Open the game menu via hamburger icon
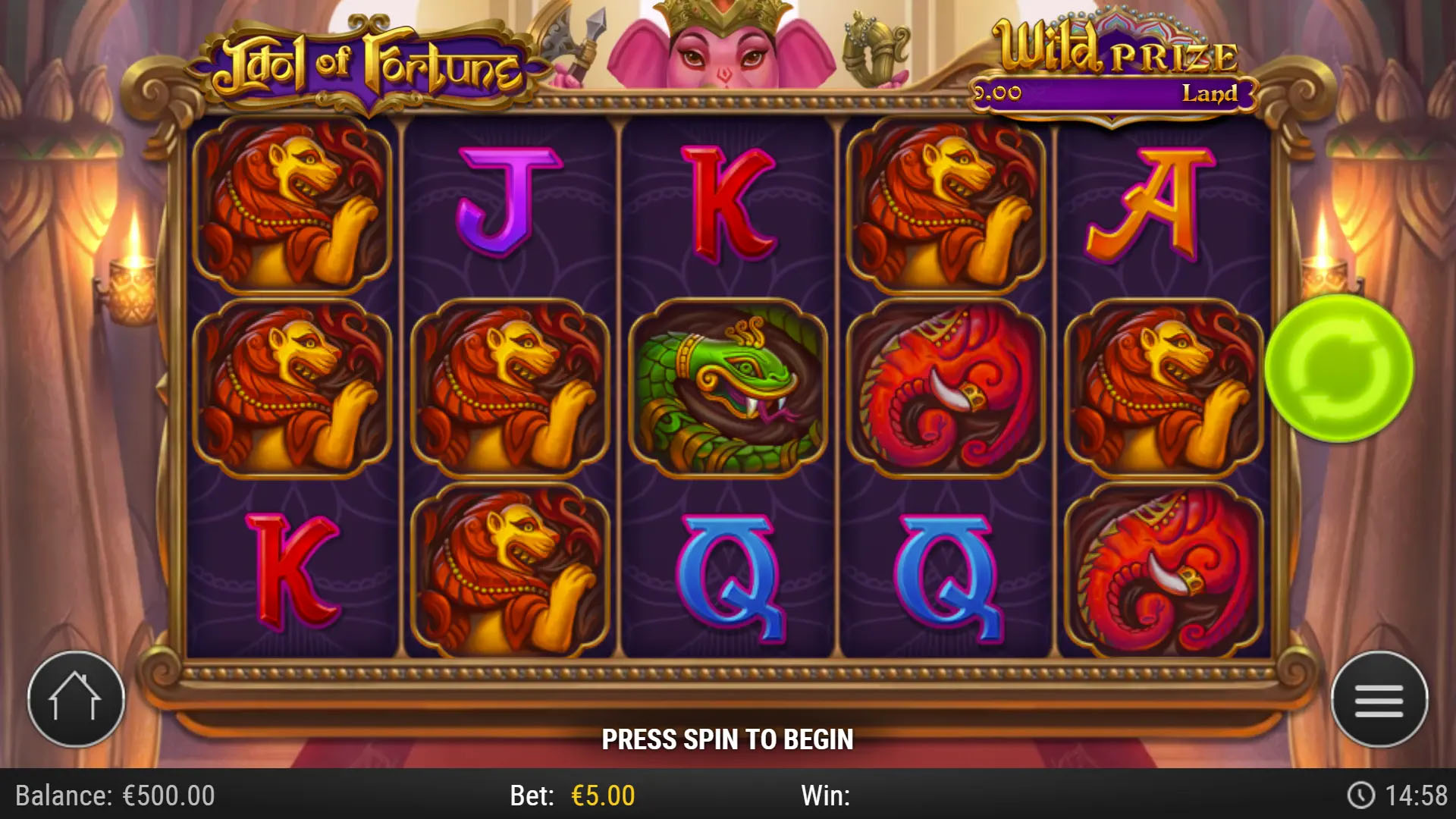 [x=1380, y=699]
